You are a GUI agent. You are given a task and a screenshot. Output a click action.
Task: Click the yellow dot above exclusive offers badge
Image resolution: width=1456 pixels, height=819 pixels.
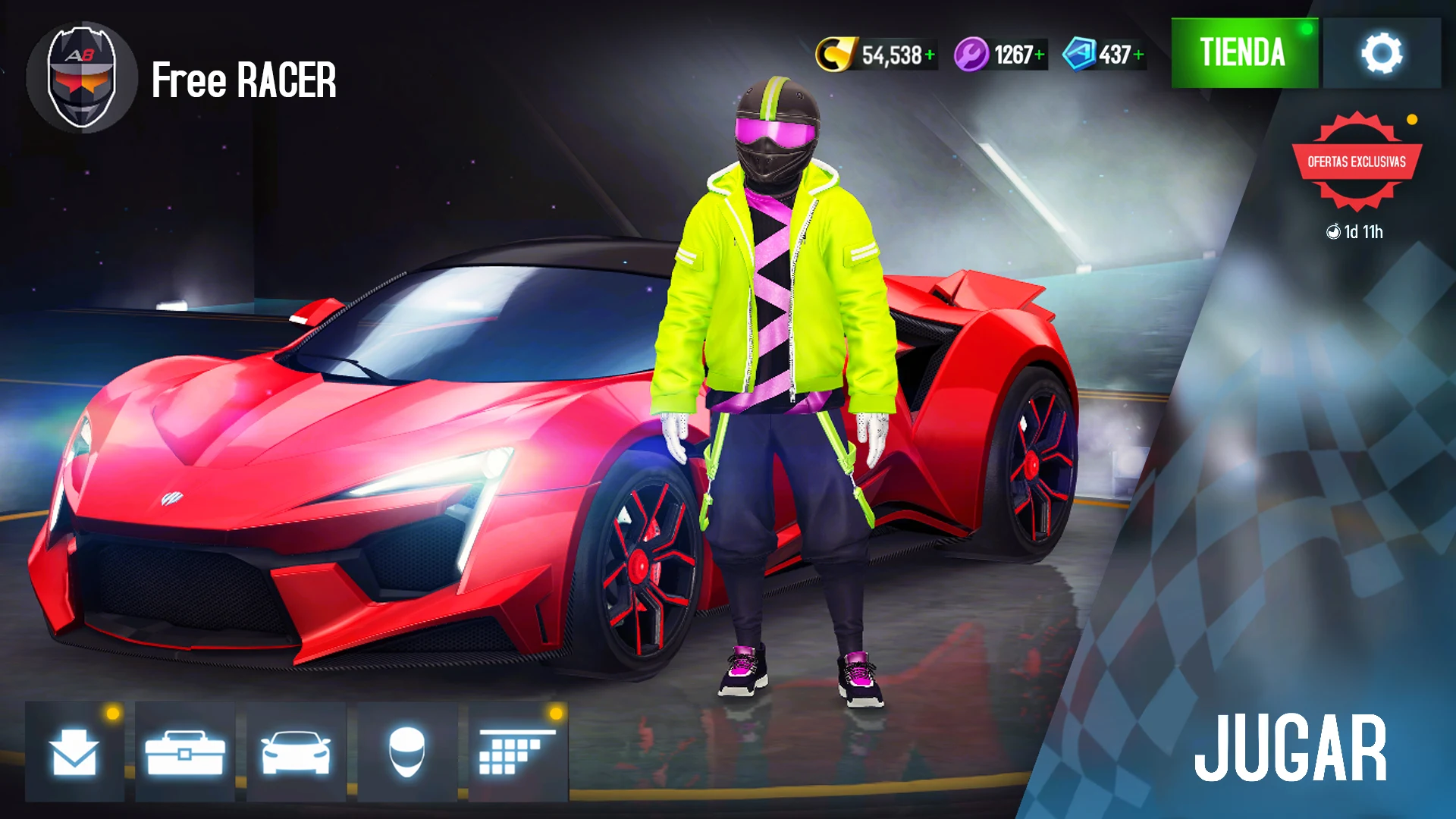tap(1410, 118)
